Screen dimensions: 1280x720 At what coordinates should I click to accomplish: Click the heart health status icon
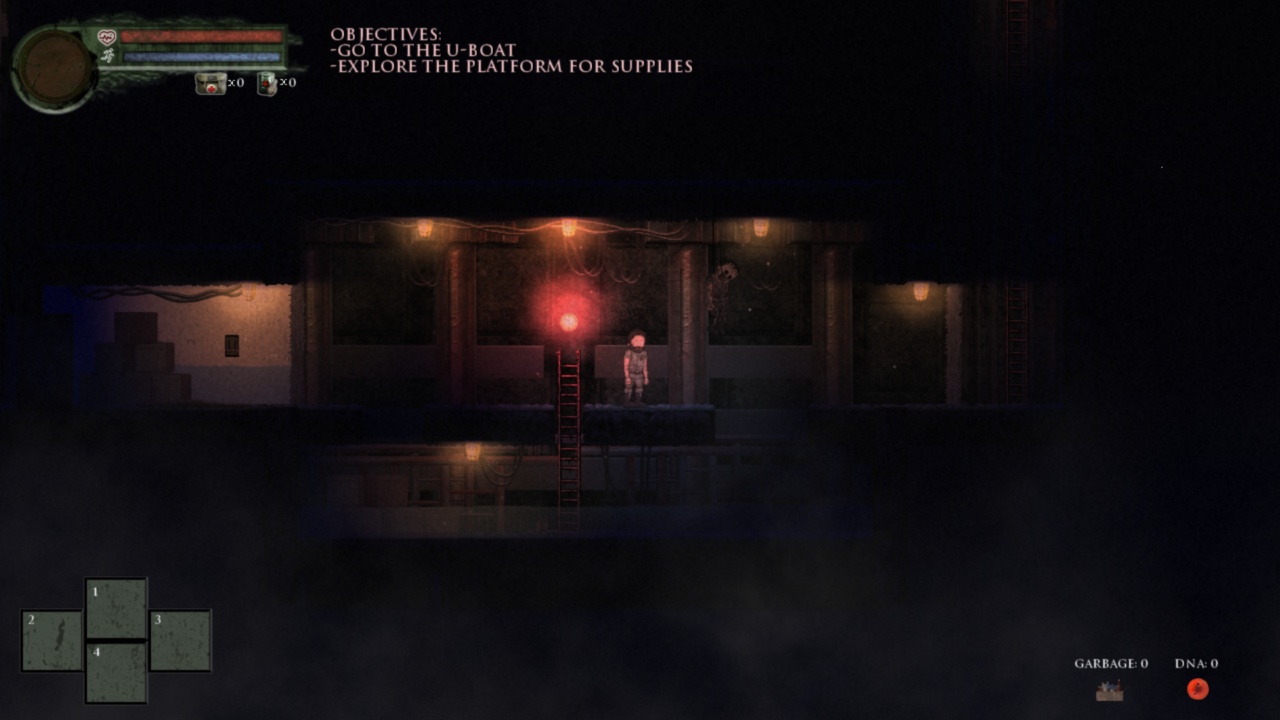point(105,36)
